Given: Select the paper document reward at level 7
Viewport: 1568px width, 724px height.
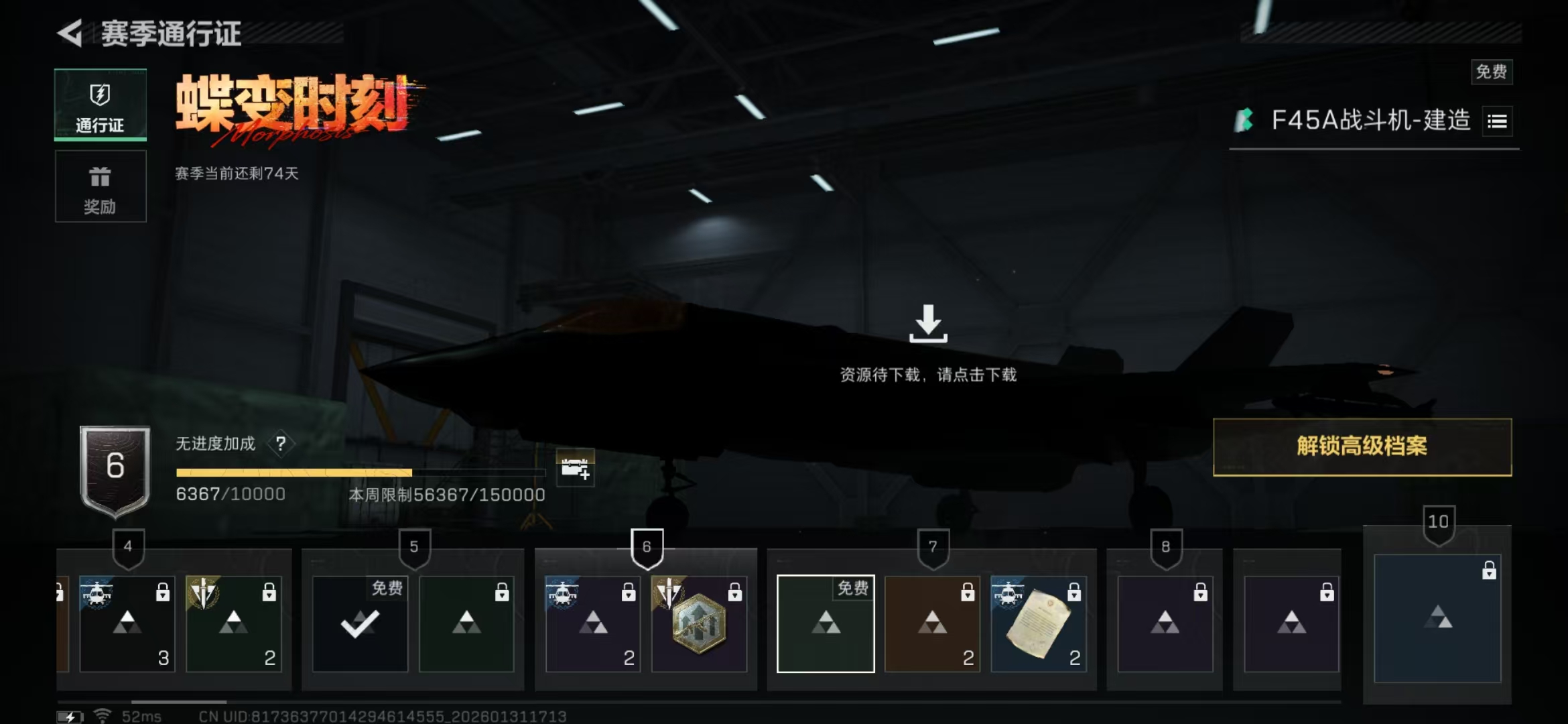Looking at the screenshot, I should (x=1038, y=624).
